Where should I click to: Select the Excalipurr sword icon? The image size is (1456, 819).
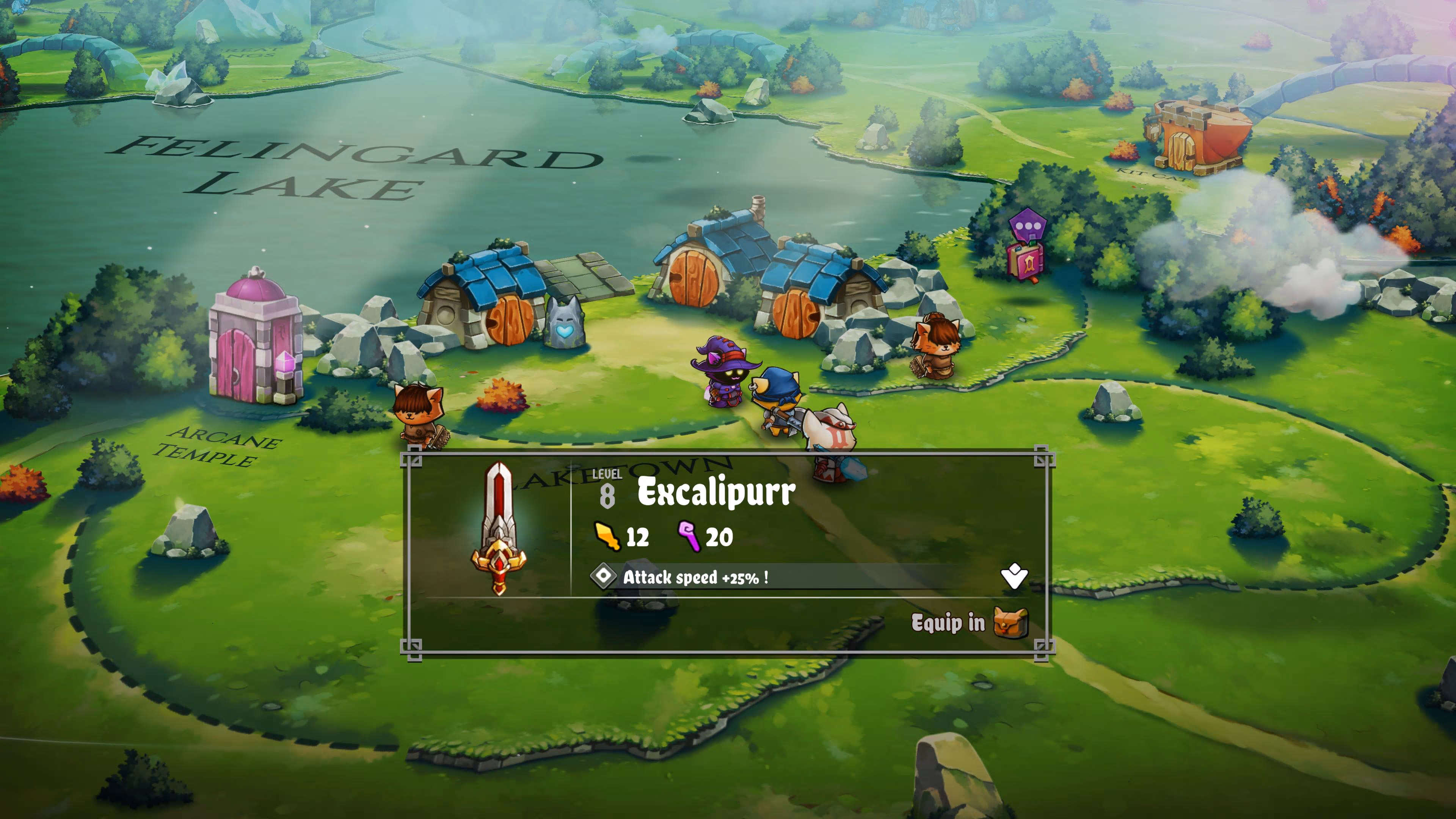(x=499, y=527)
